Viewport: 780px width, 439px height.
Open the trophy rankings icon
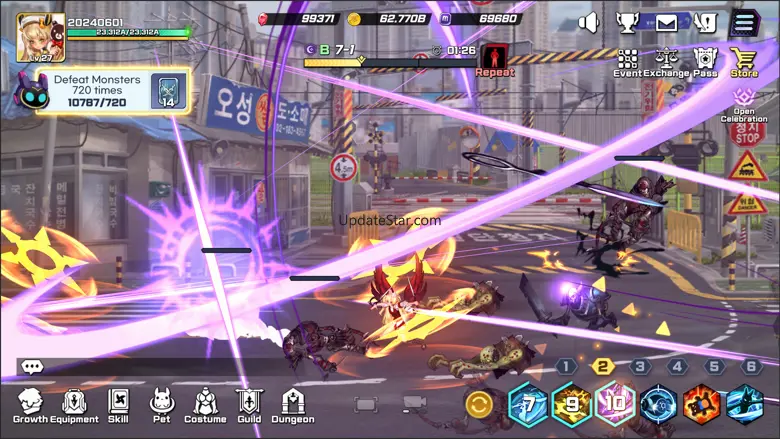627,22
